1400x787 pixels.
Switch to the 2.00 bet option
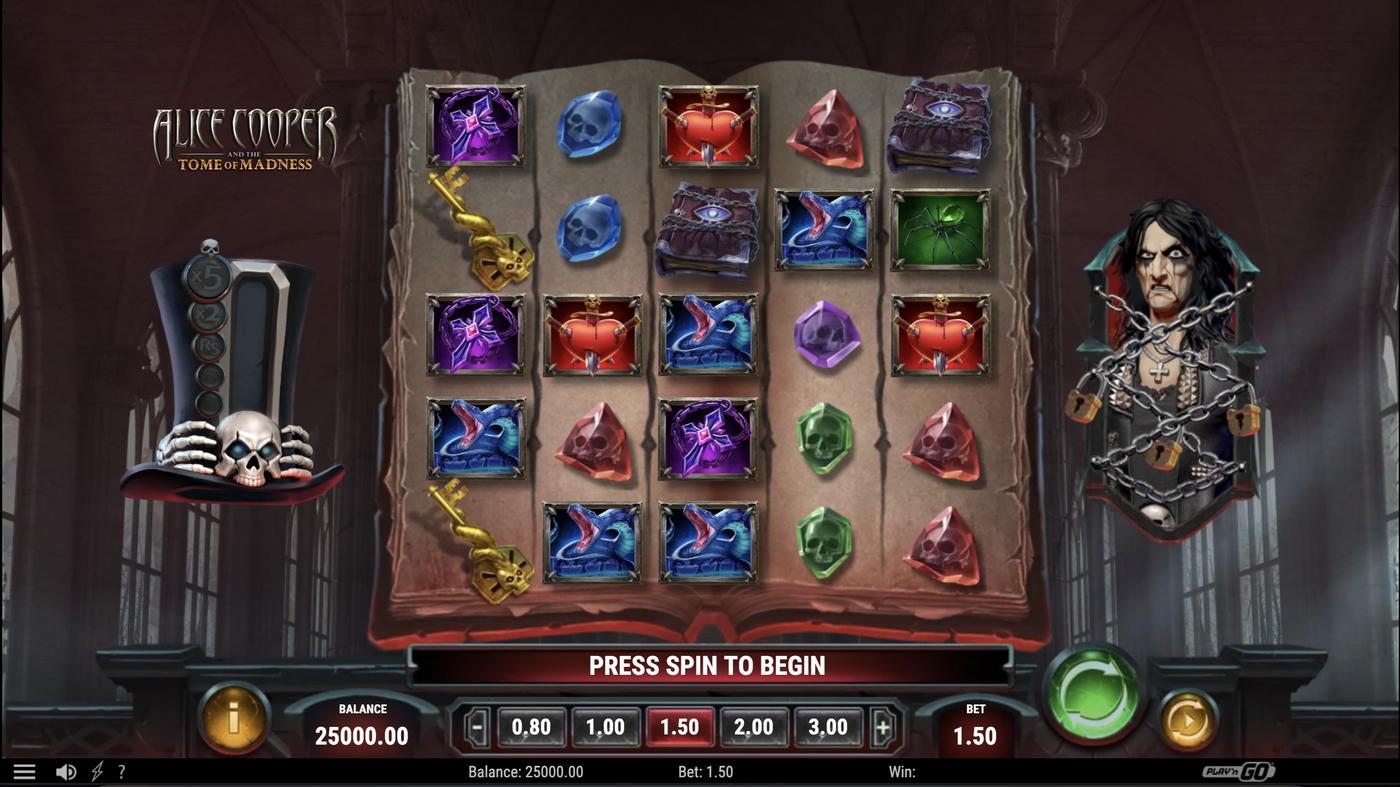click(753, 727)
